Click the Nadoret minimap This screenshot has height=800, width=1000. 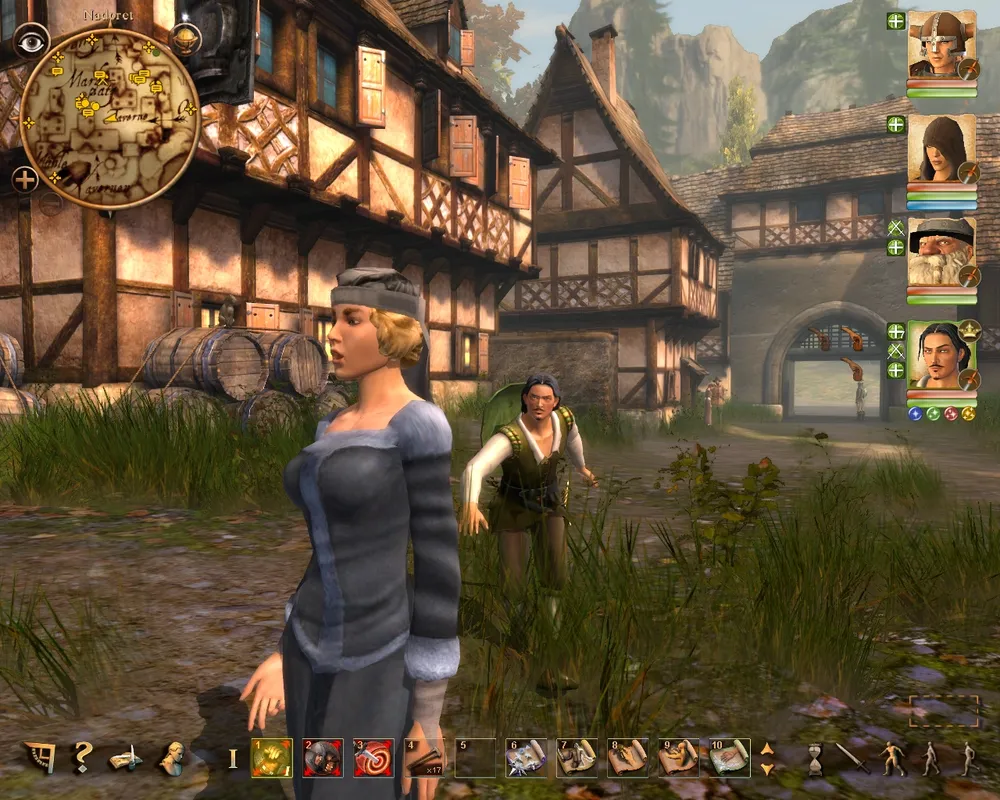point(110,118)
